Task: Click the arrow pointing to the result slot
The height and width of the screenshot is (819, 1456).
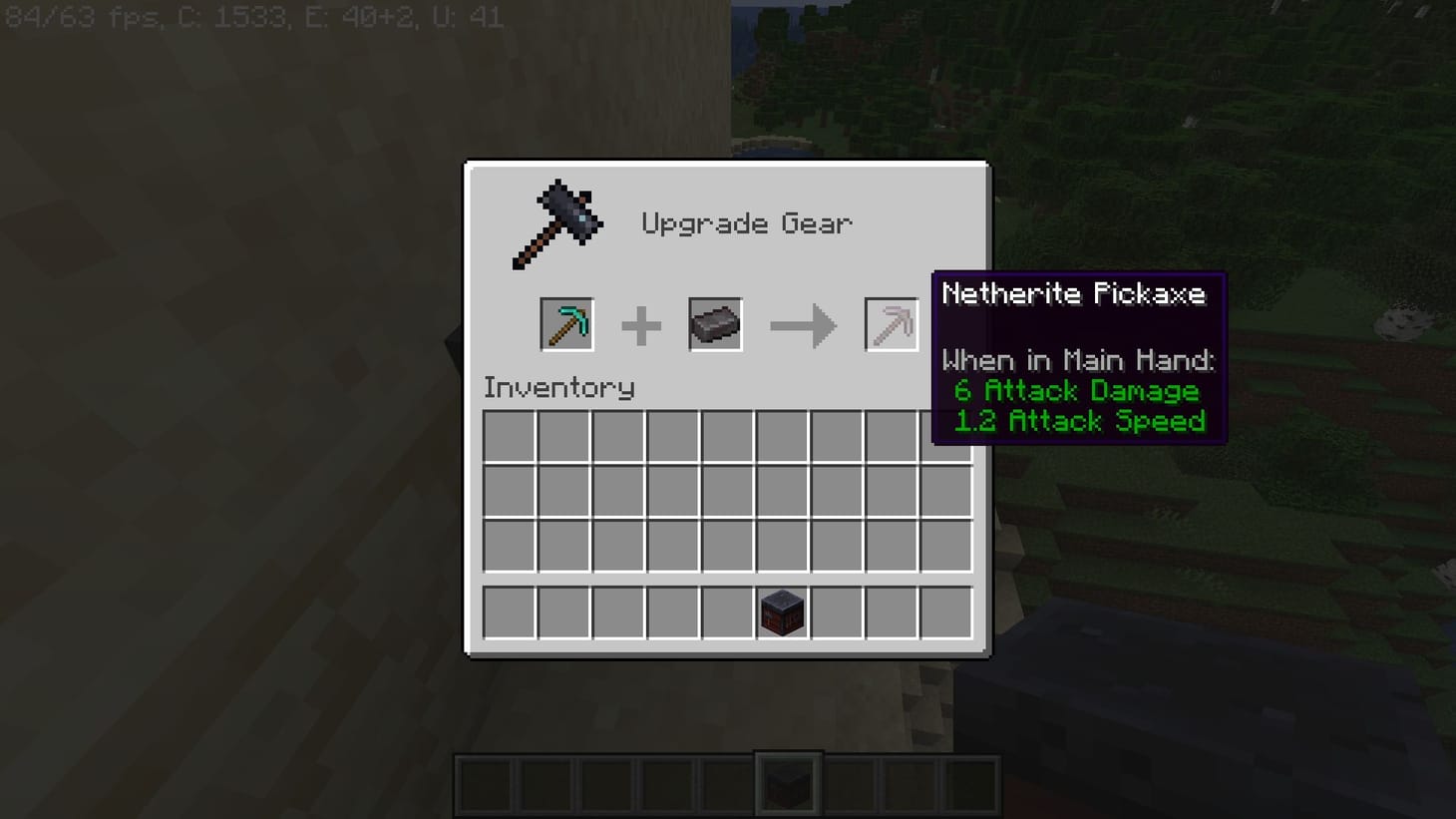Action: click(x=804, y=324)
